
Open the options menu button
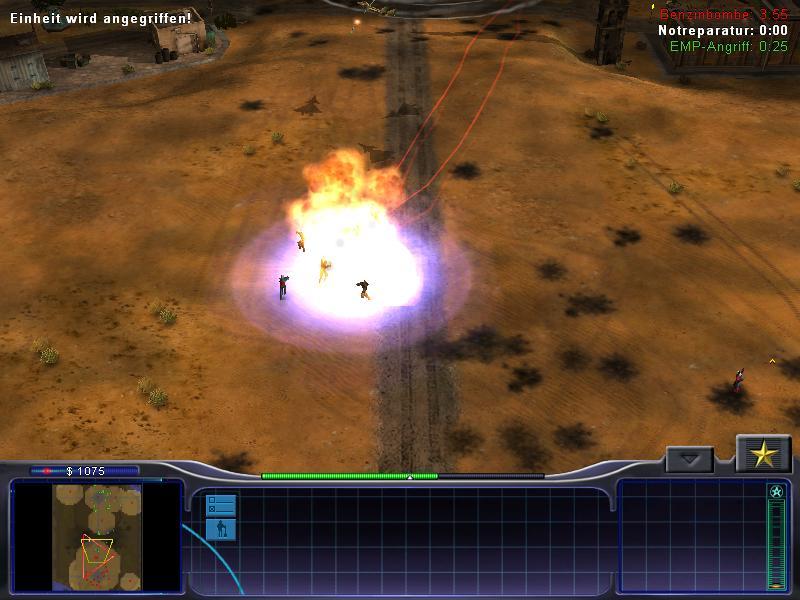pyautogui.click(x=220, y=505)
